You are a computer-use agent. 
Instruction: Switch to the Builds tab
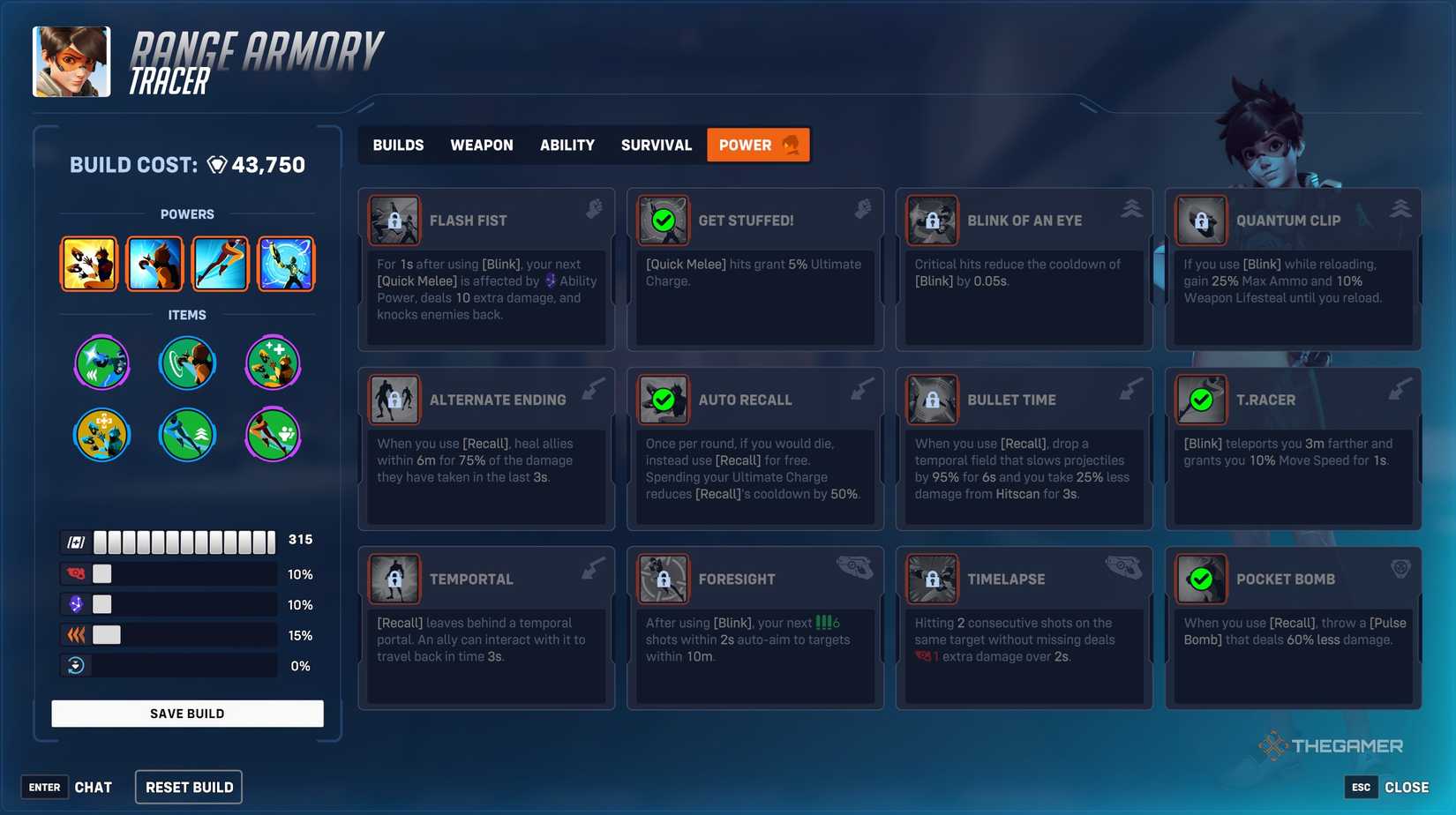pos(398,146)
